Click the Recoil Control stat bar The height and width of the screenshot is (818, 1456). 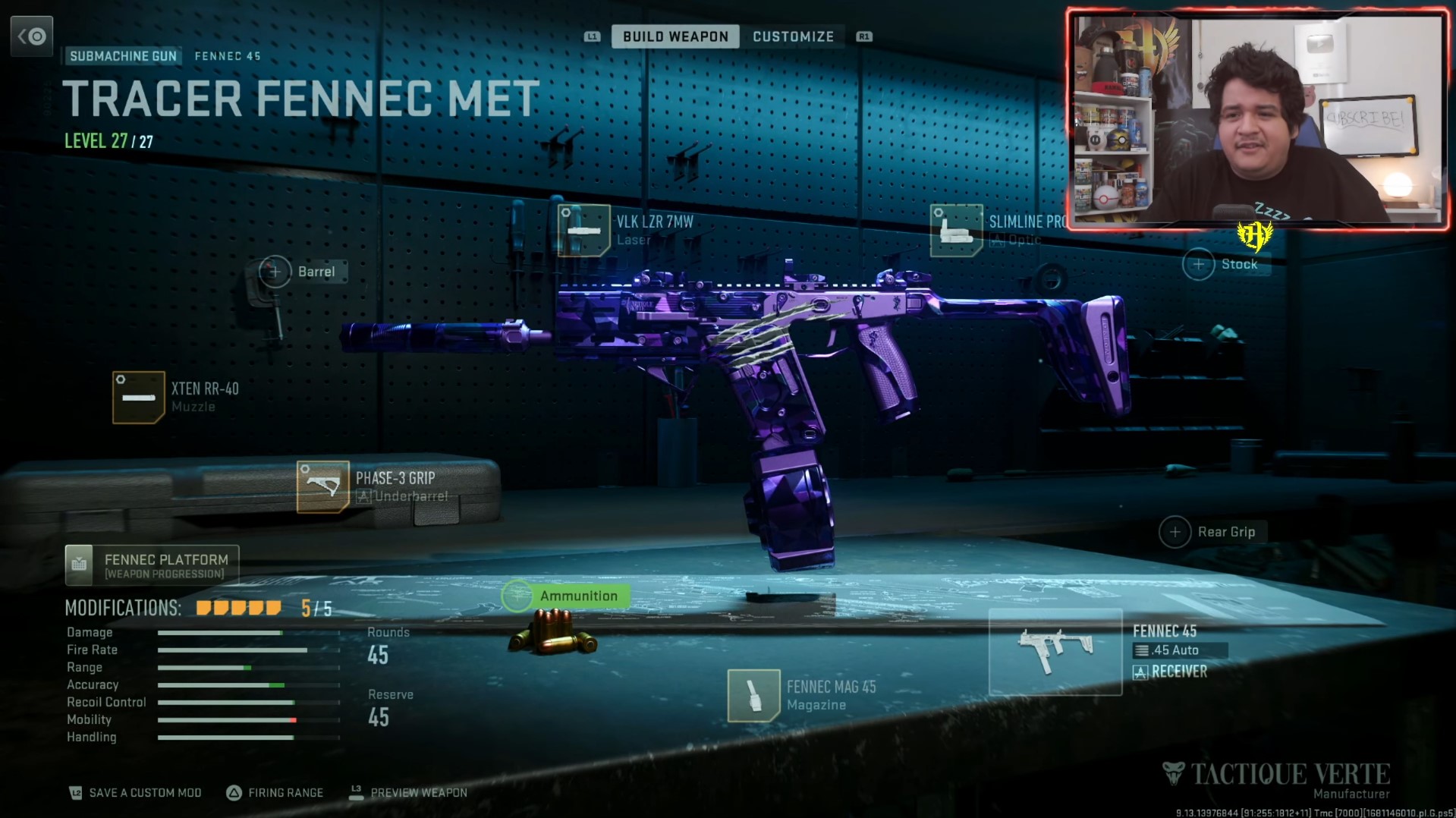coord(247,703)
